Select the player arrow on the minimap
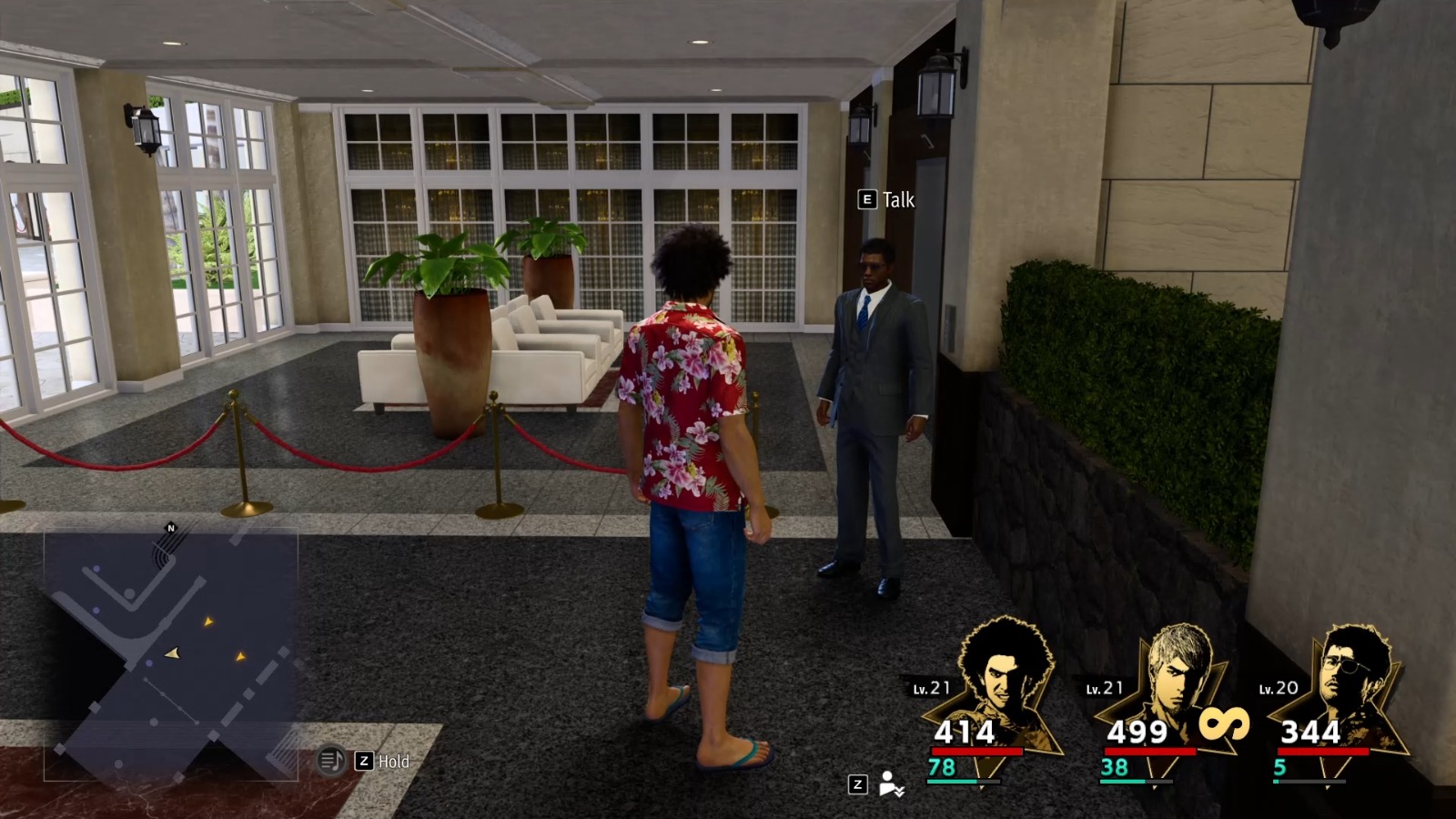Screen dimensions: 1456x819 pos(172,654)
